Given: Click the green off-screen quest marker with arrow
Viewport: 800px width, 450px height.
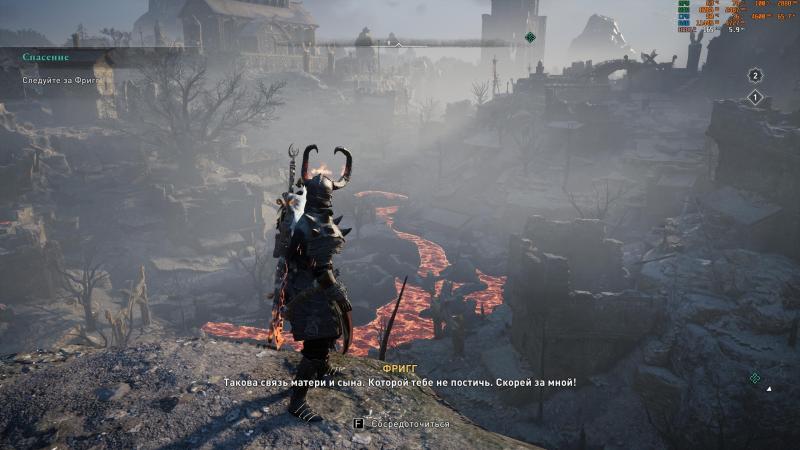Looking at the screenshot, I should click(x=755, y=377).
